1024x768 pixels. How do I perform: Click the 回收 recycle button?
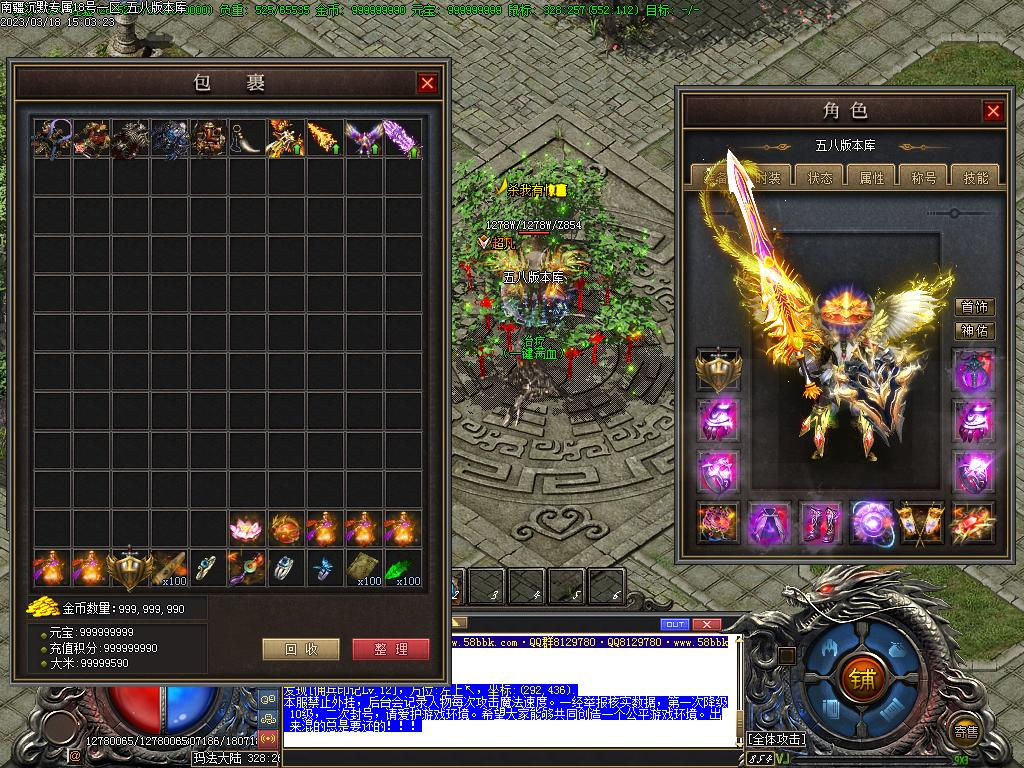[301, 649]
